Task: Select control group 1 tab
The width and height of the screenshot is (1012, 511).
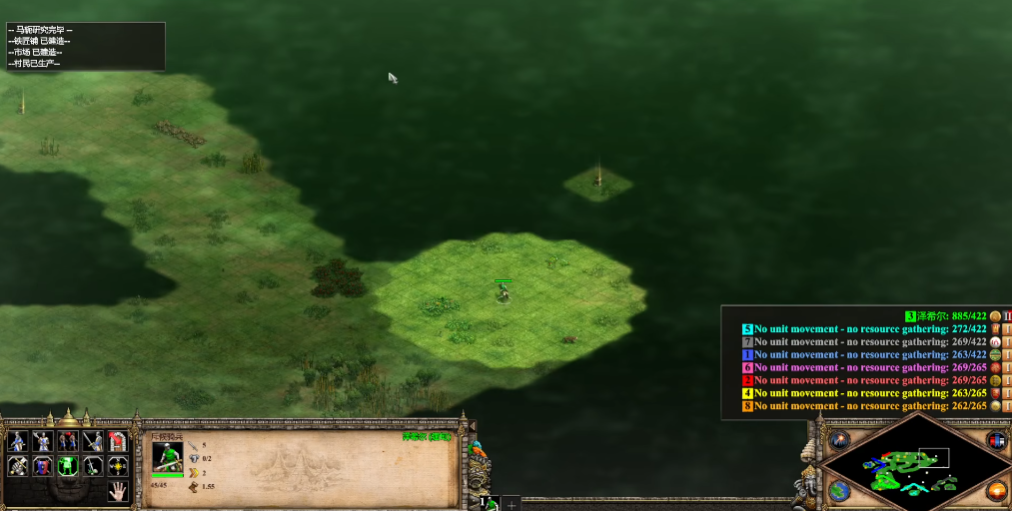Action: point(490,503)
